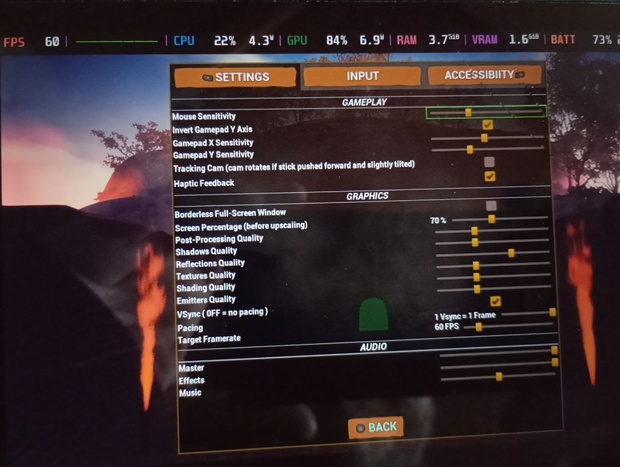Image resolution: width=620 pixels, height=467 pixels.
Task: Lower the Music volume slider
Action: (x=497, y=376)
